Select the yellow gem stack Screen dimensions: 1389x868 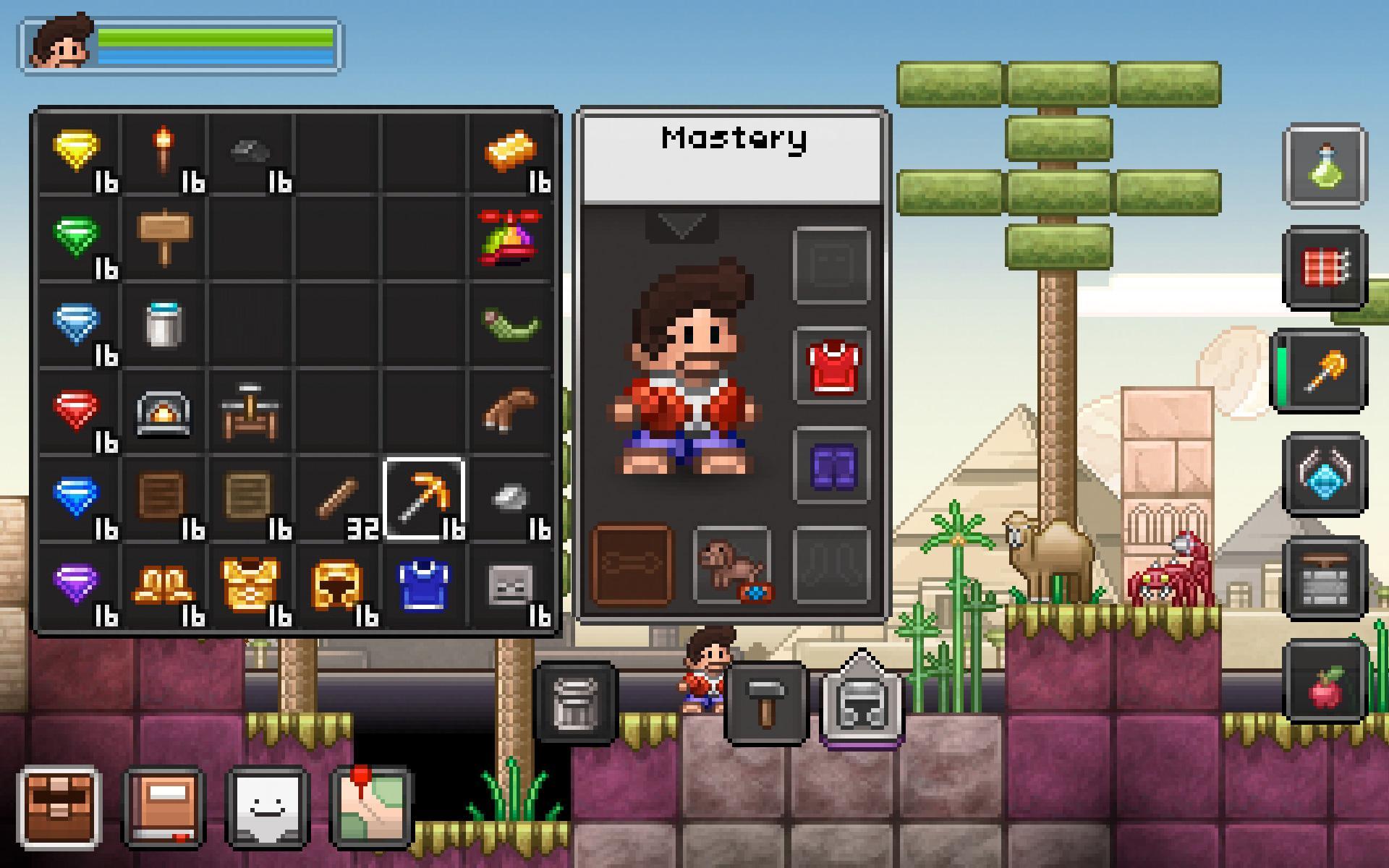pos(77,152)
